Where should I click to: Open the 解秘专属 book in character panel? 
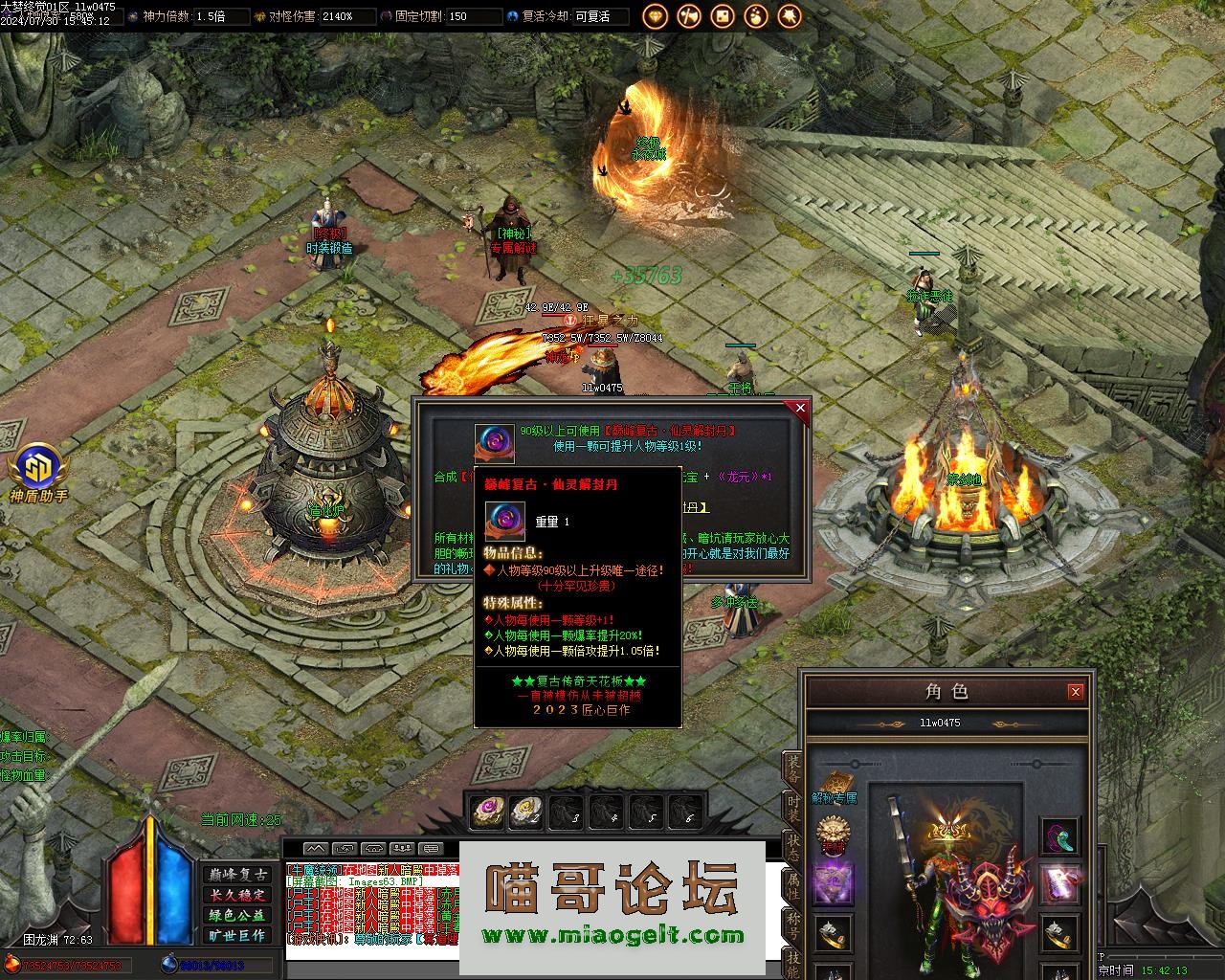pyautogui.click(x=833, y=783)
